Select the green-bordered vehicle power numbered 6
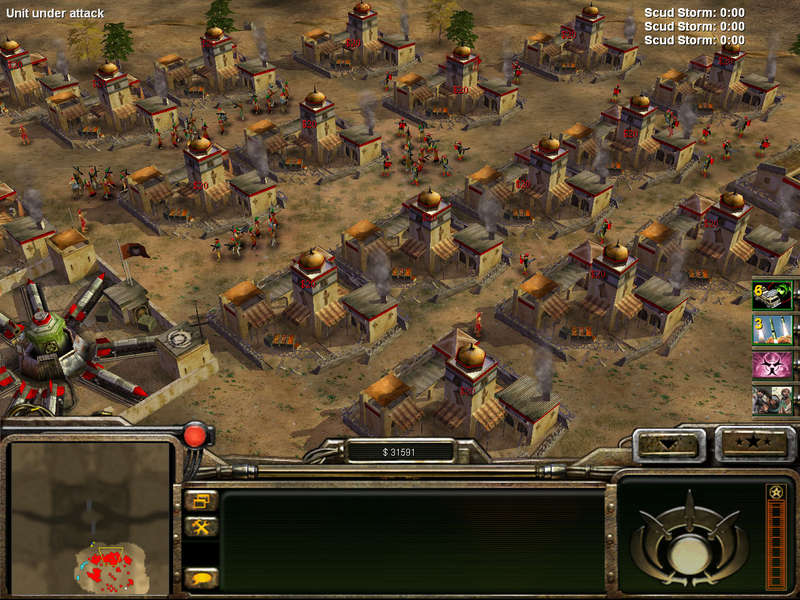 pyautogui.click(x=772, y=294)
